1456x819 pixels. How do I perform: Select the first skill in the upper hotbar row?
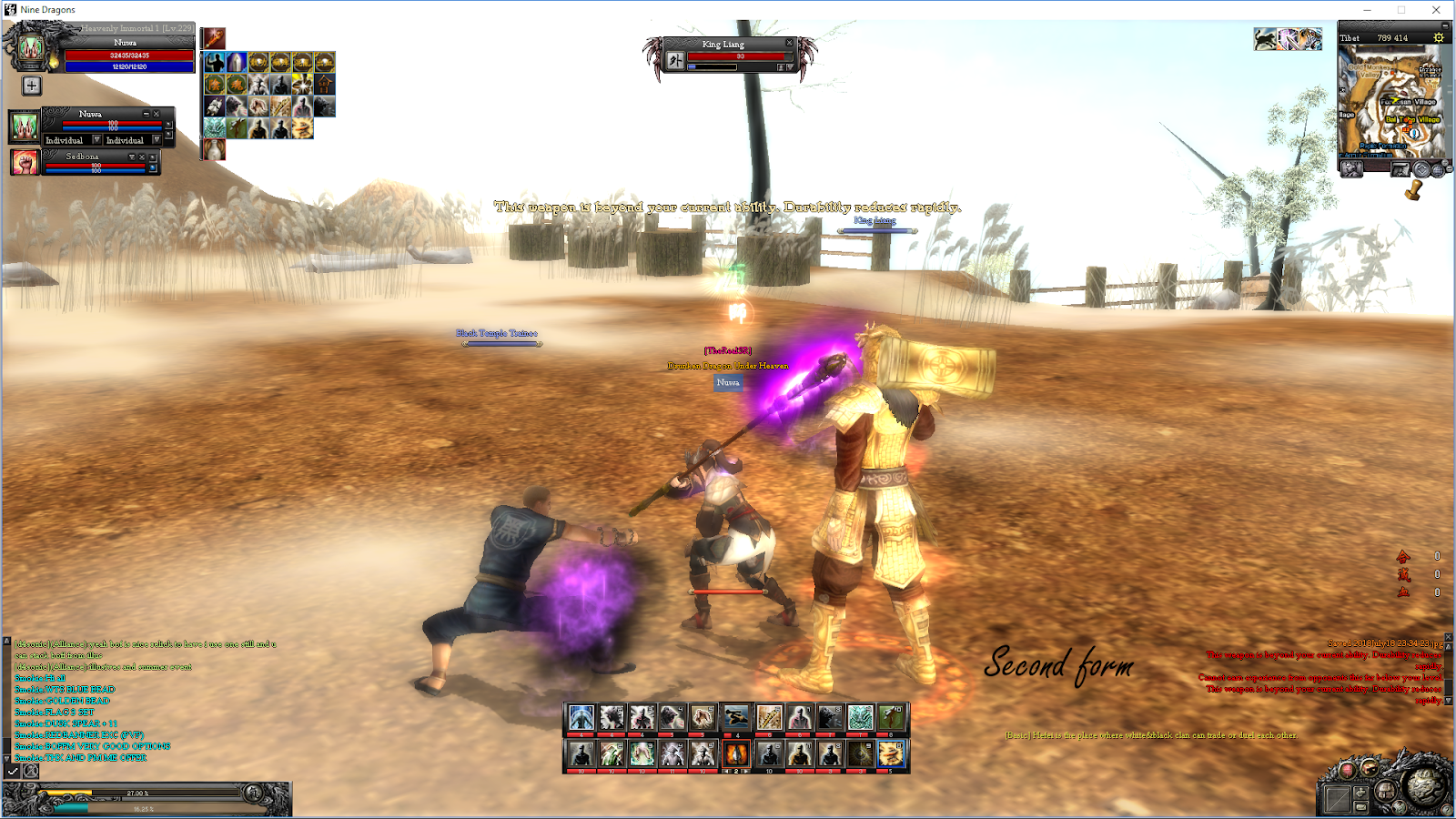tap(581, 718)
